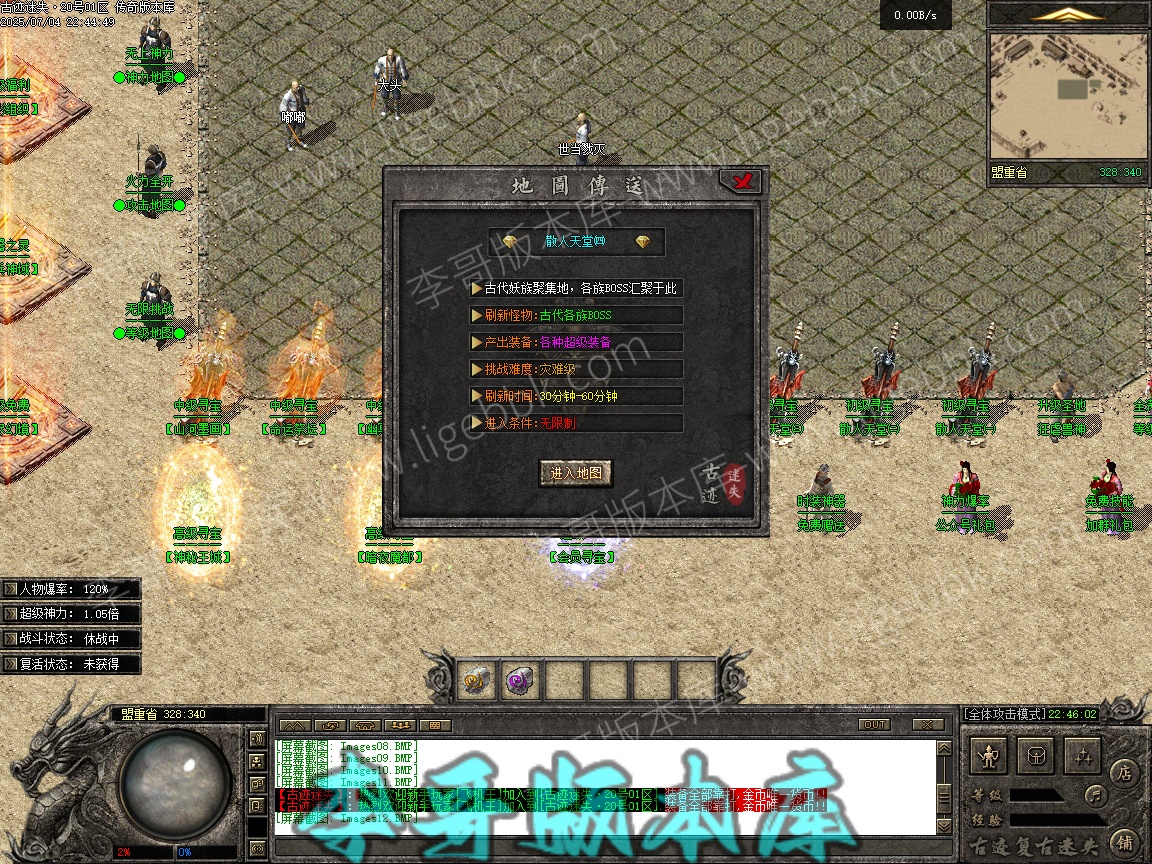The width and height of the screenshot is (1152, 864).
Task: Click the OUT button on the chat bar
Action: 874,724
